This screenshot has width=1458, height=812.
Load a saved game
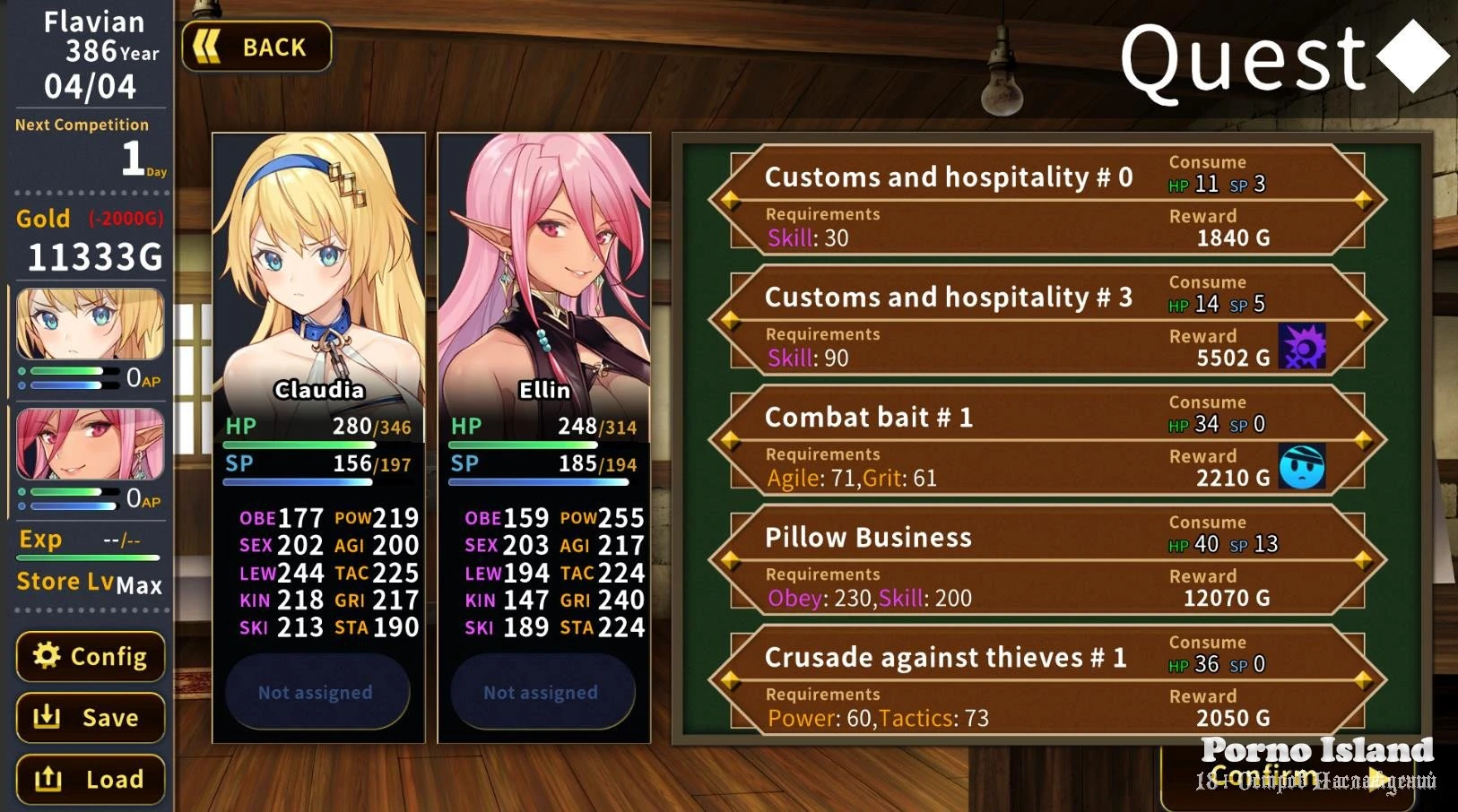pos(91,779)
